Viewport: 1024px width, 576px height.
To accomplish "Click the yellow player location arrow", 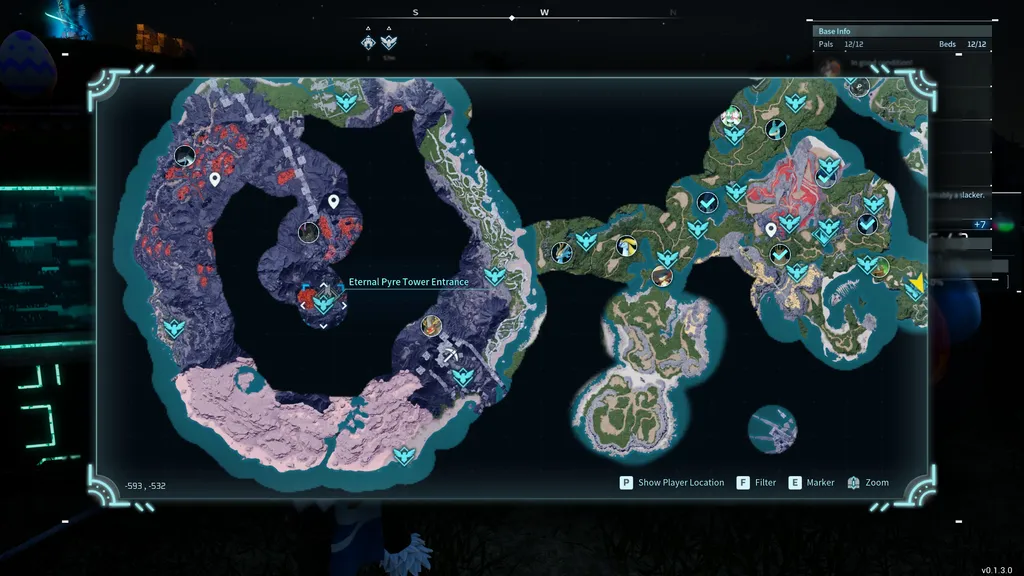I will 915,285.
